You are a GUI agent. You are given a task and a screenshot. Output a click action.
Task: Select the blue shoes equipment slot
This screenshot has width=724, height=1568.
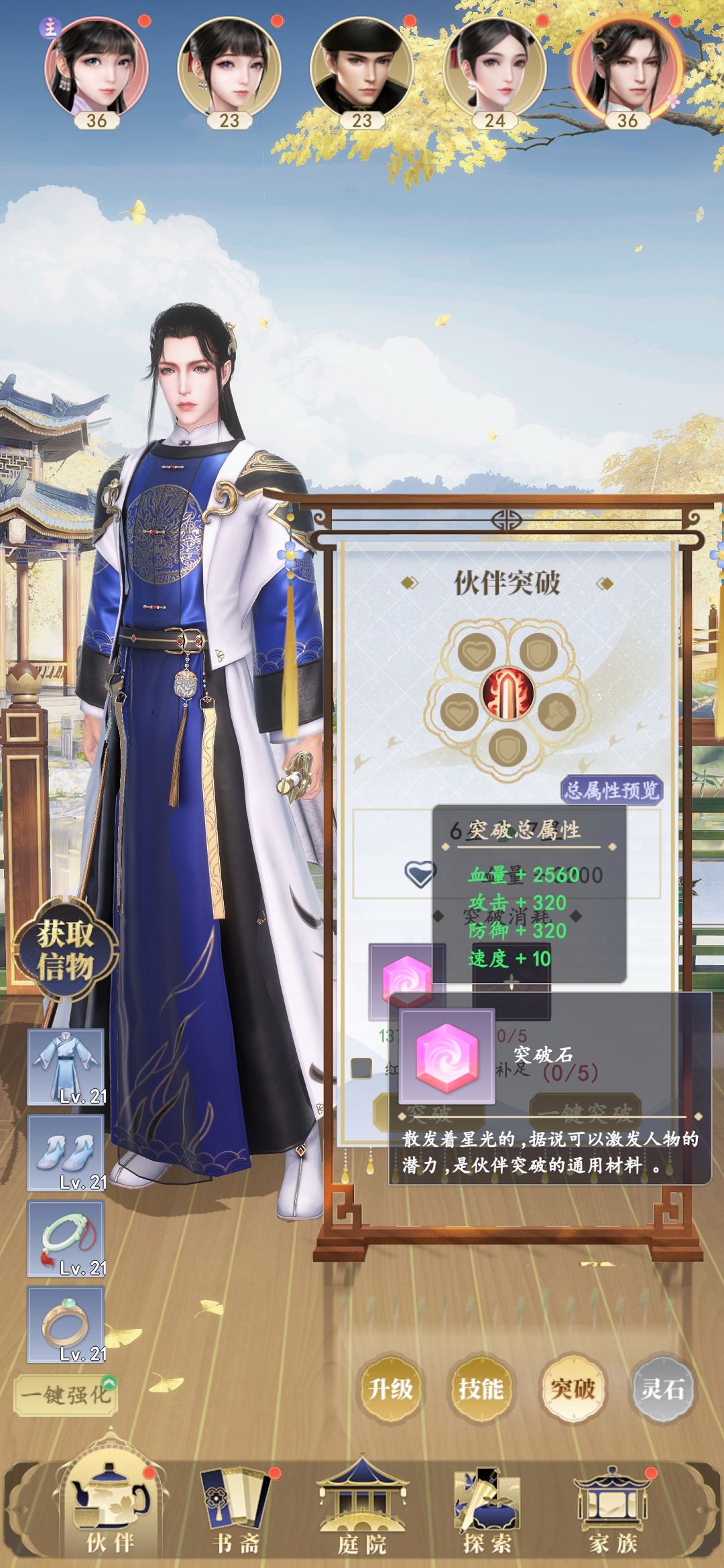click(66, 1153)
